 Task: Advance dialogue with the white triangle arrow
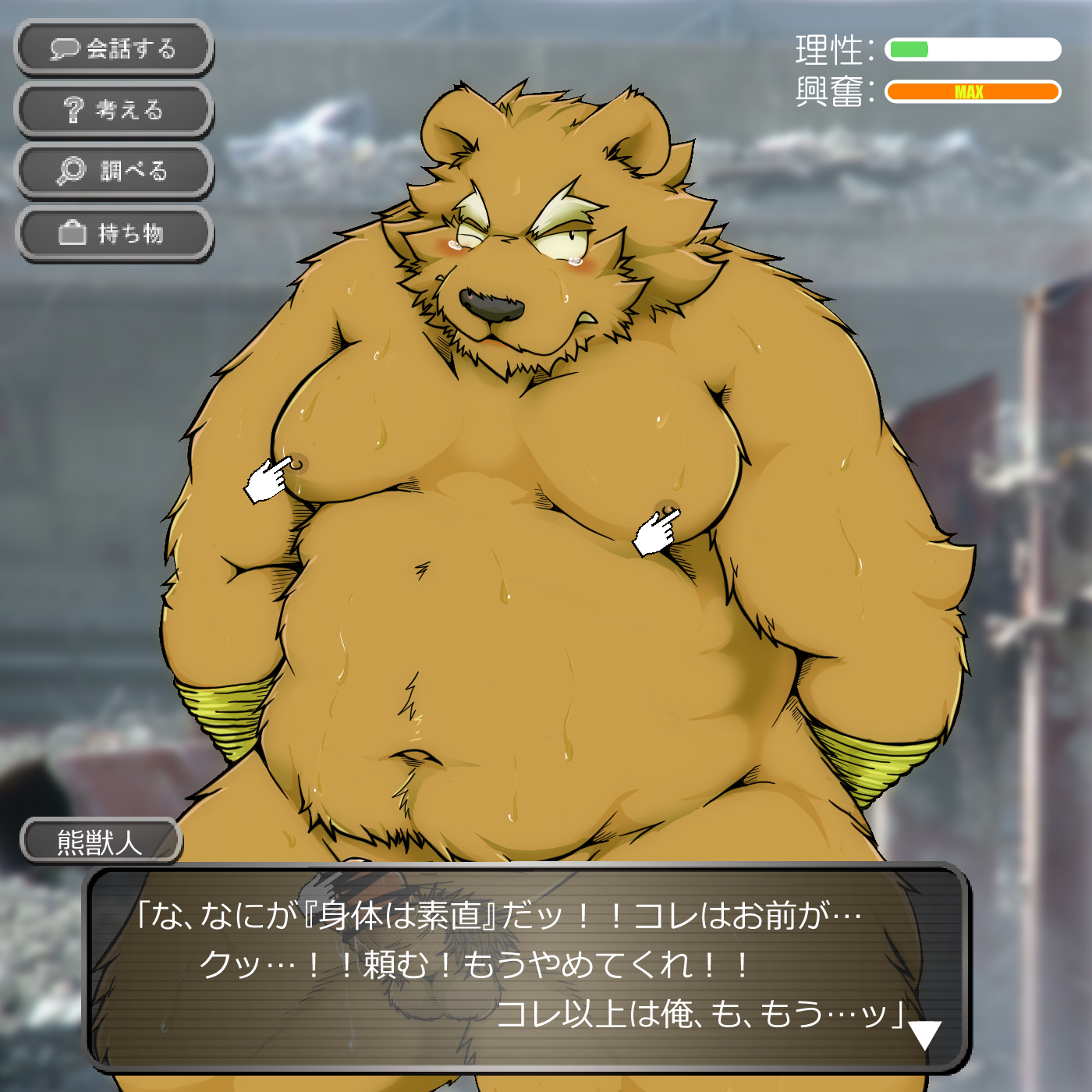pos(925,1035)
